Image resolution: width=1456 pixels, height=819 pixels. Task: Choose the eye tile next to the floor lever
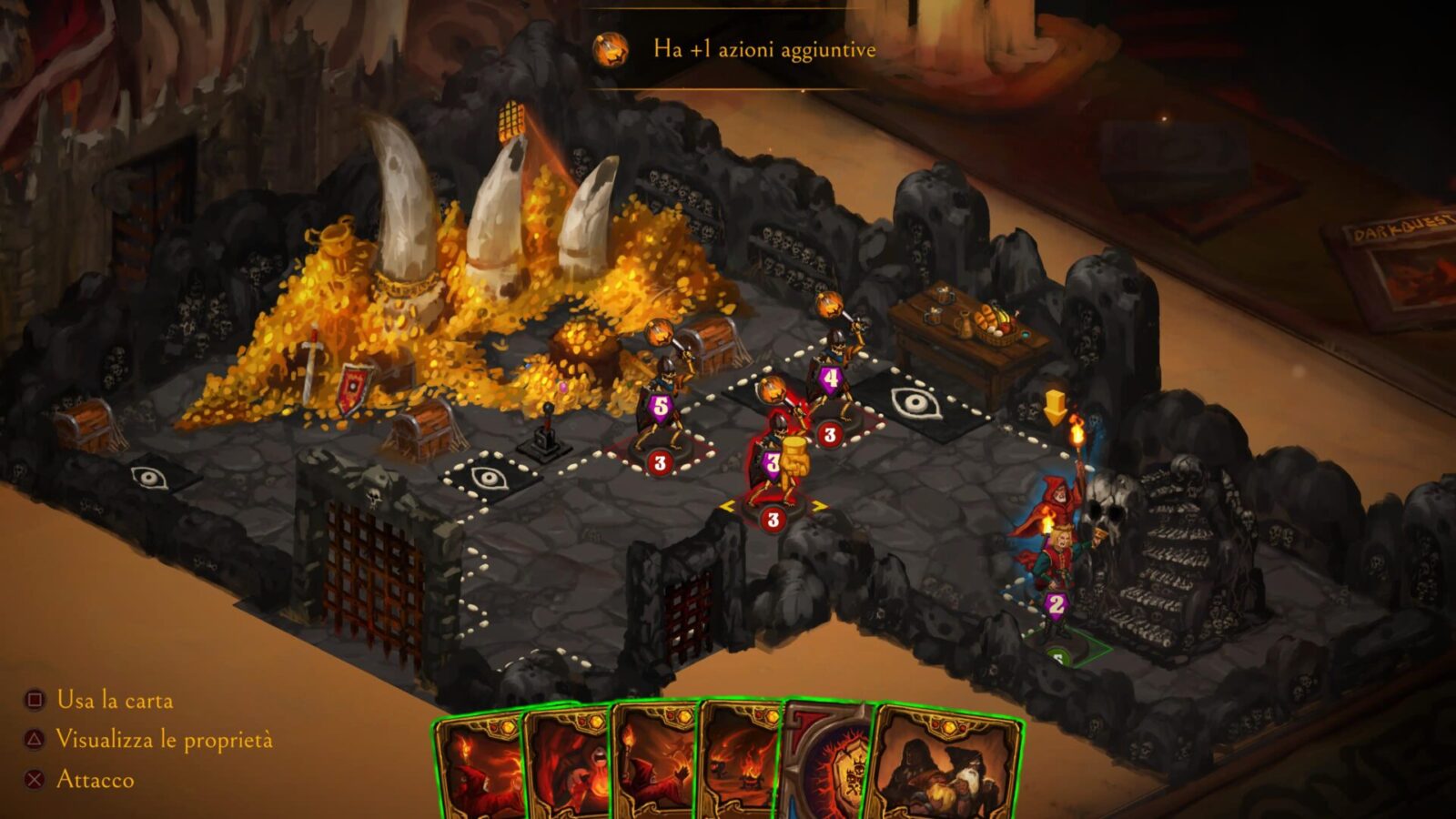coord(488,477)
